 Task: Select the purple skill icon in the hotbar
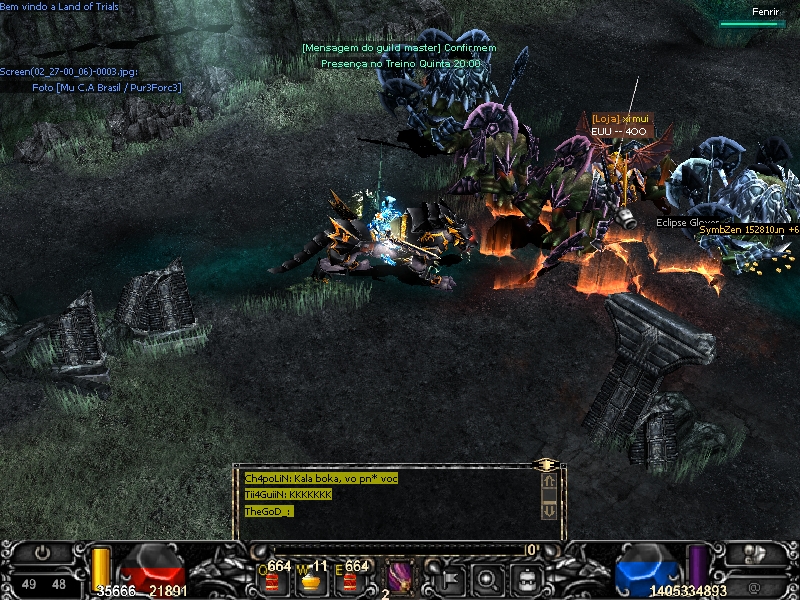400,577
